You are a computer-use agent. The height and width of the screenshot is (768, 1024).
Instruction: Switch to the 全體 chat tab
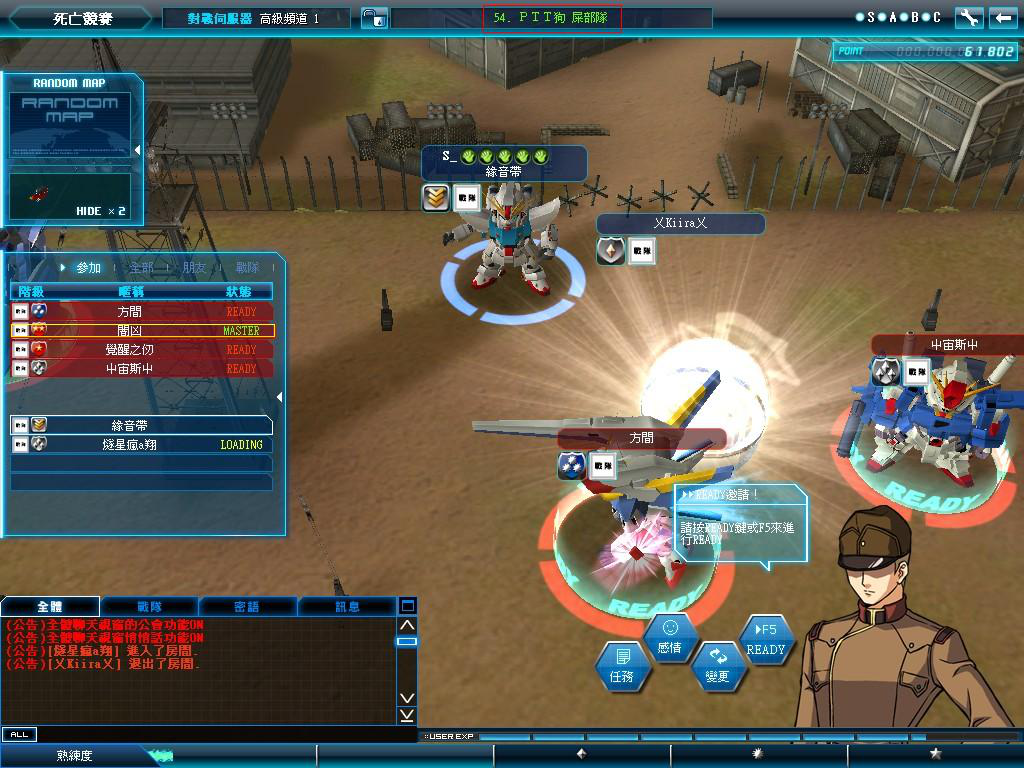50,606
